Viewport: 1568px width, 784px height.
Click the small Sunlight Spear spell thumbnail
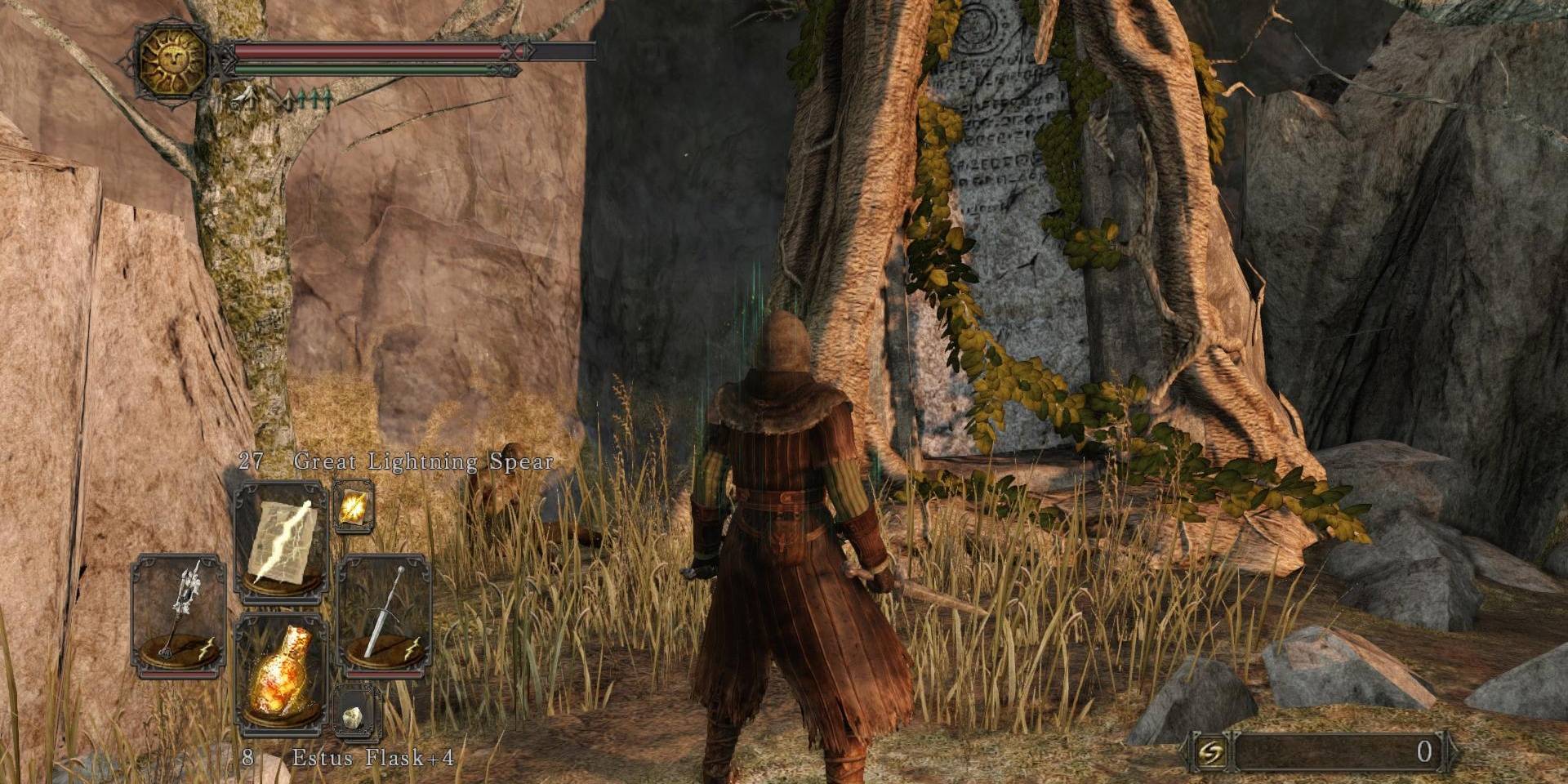click(x=352, y=506)
